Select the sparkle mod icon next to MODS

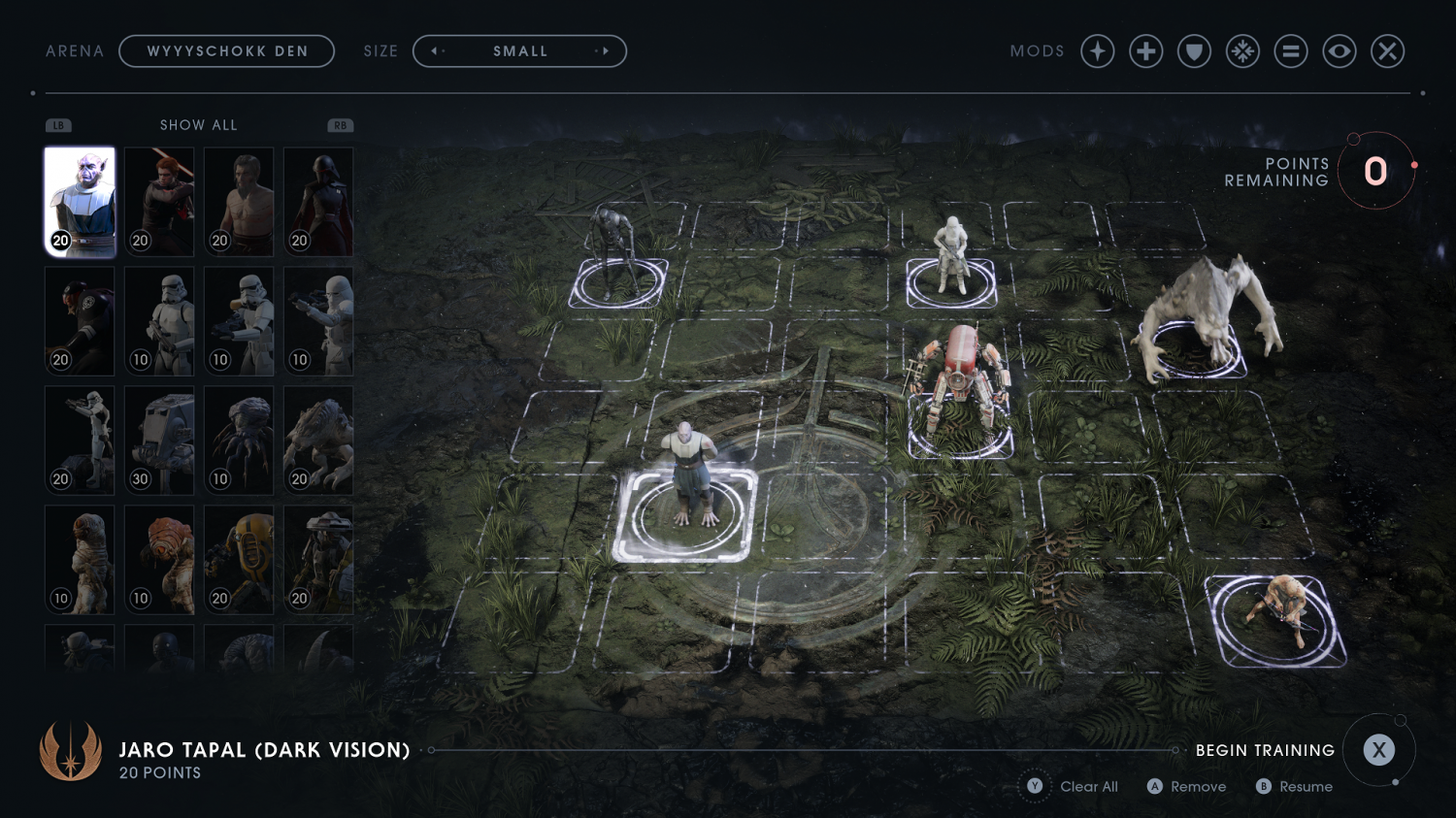click(x=1097, y=50)
